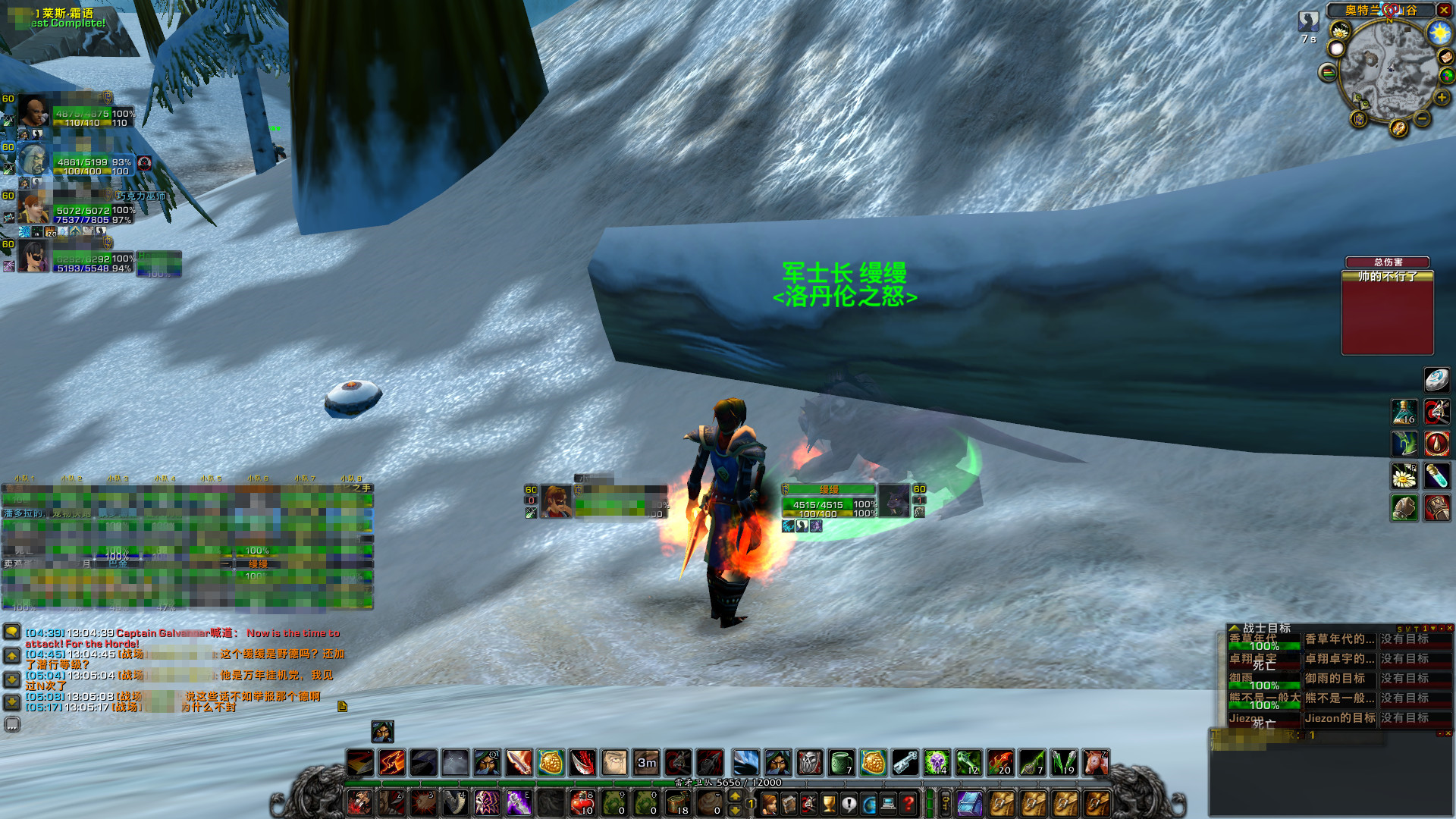Activate the green mug drink slot
1456x819 pixels.
click(841, 763)
